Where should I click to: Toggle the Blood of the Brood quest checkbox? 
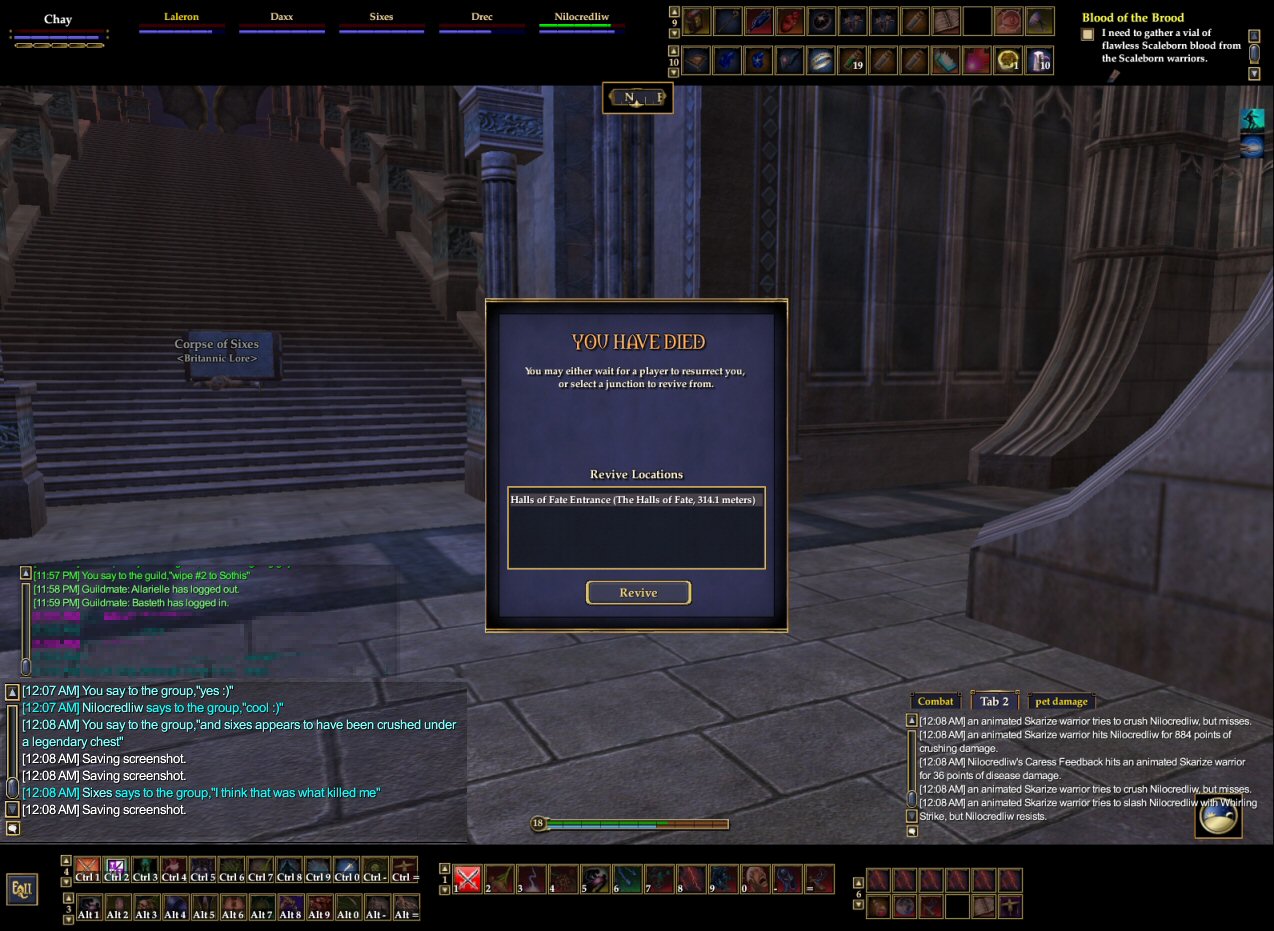pos(1088,35)
